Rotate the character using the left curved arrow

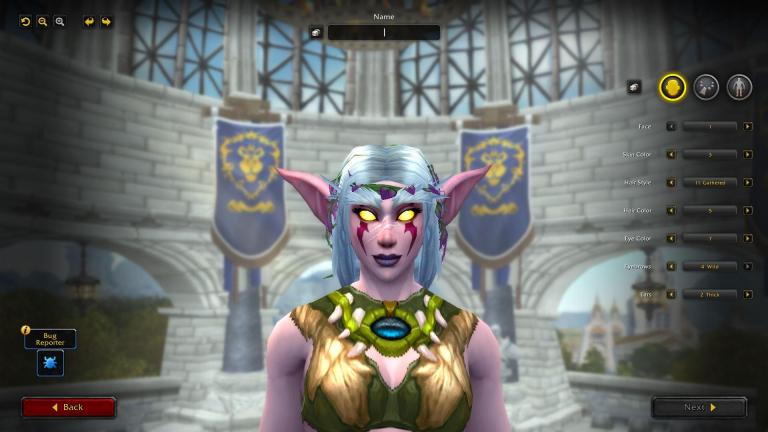(x=89, y=21)
